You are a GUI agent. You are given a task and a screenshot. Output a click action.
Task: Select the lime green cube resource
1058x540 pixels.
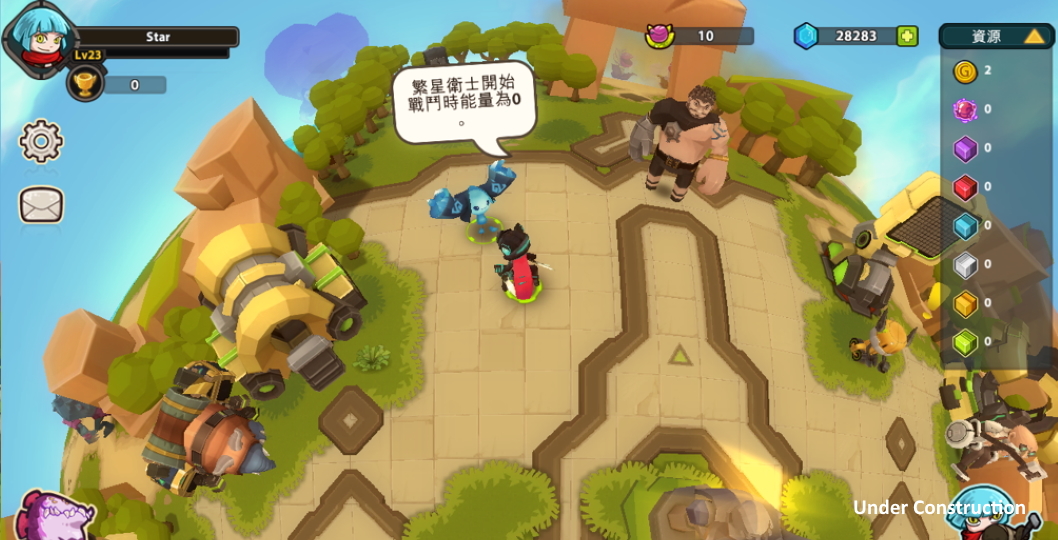coord(964,342)
